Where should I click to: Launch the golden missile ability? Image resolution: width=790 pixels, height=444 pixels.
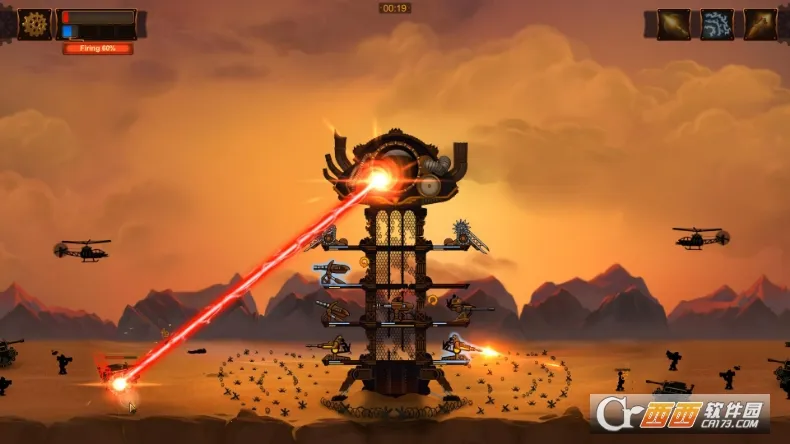(760, 24)
